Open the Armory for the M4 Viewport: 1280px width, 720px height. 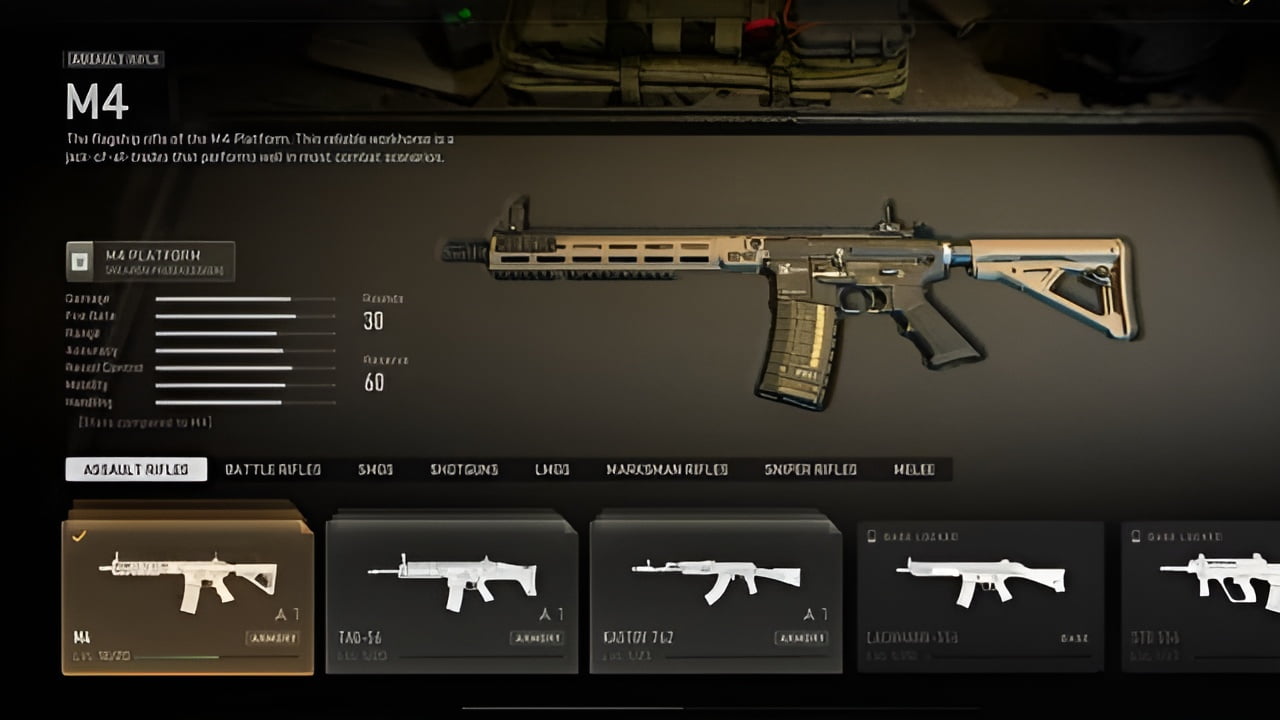point(273,638)
